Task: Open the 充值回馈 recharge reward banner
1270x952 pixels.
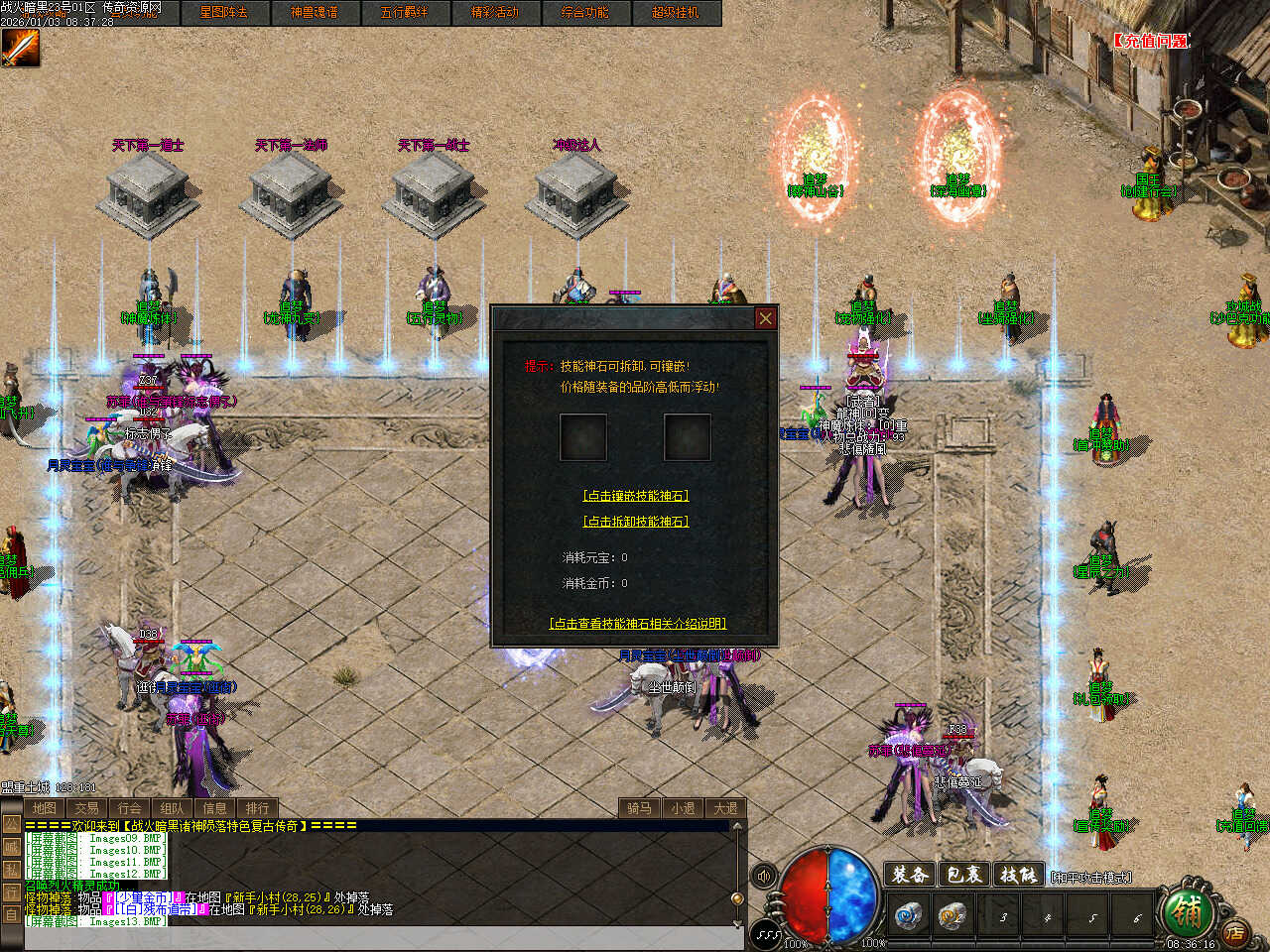Action: 1149,41
